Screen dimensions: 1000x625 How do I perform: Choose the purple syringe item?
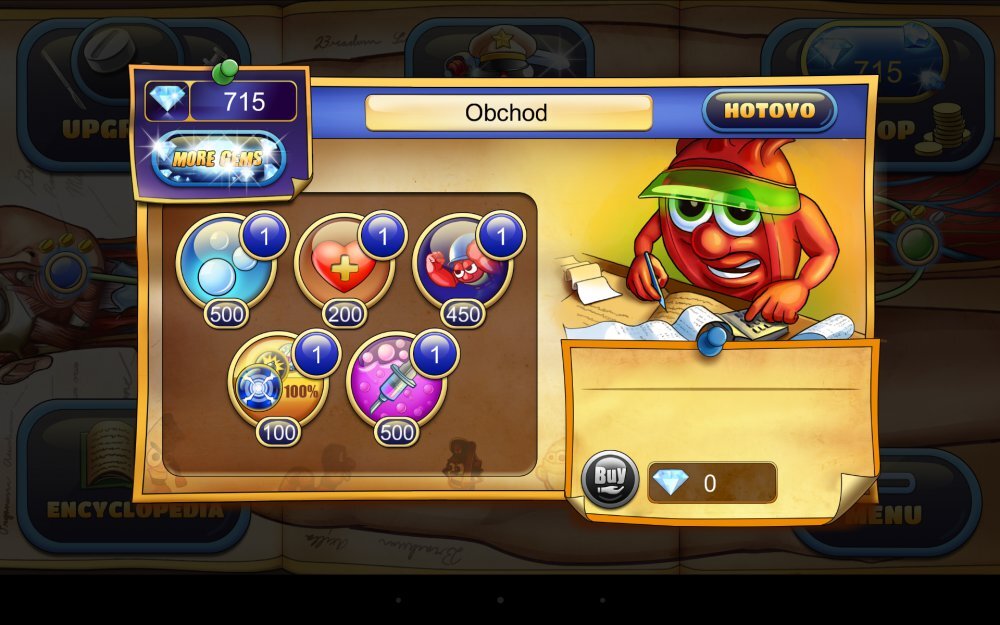tap(396, 383)
